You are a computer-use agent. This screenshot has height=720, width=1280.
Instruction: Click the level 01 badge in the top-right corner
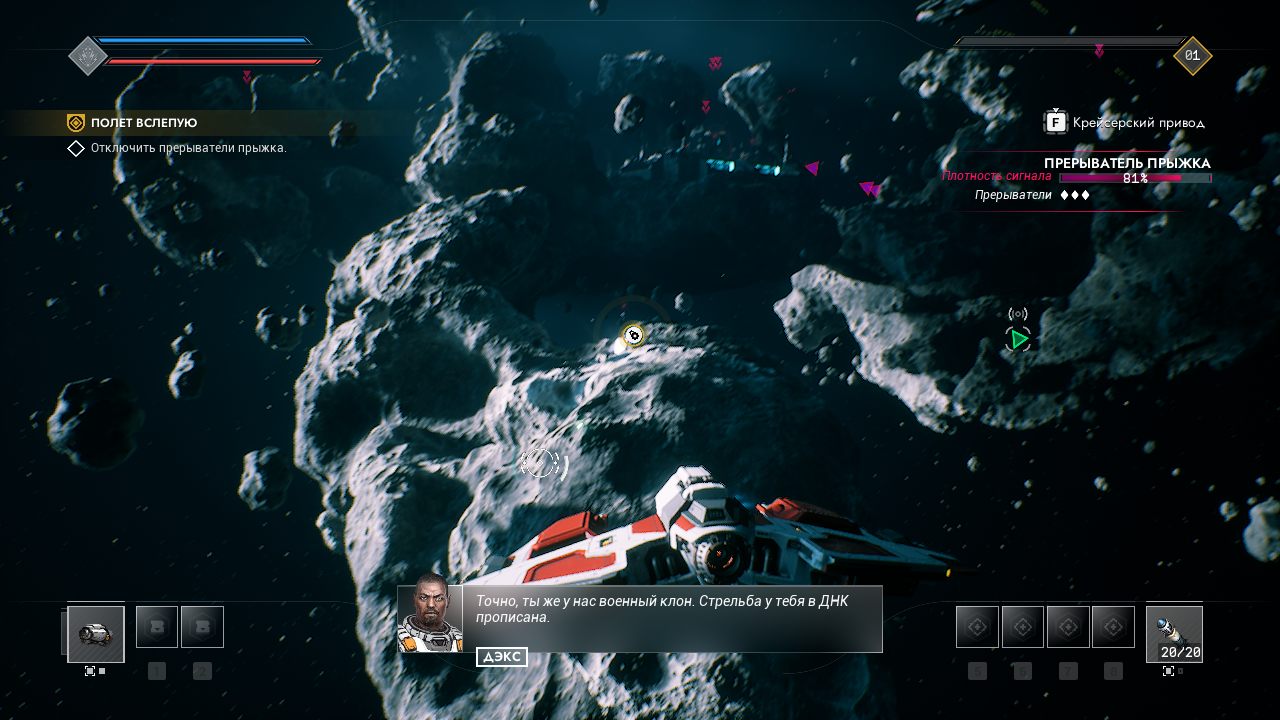tap(1191, 56)
